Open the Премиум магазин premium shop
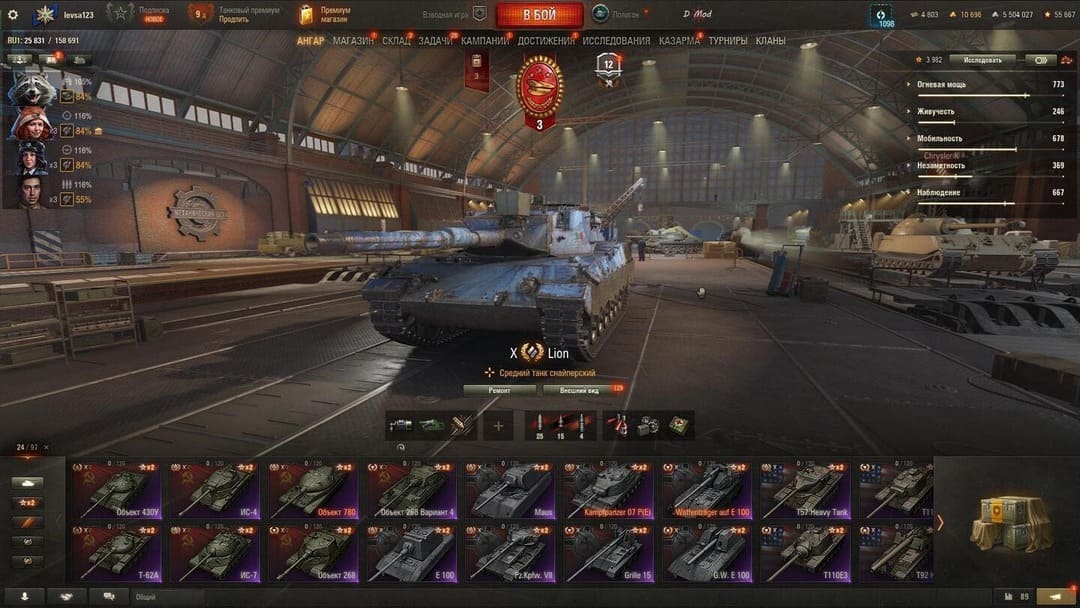This screenshot has height=608, width=1080. coord(326,14)
